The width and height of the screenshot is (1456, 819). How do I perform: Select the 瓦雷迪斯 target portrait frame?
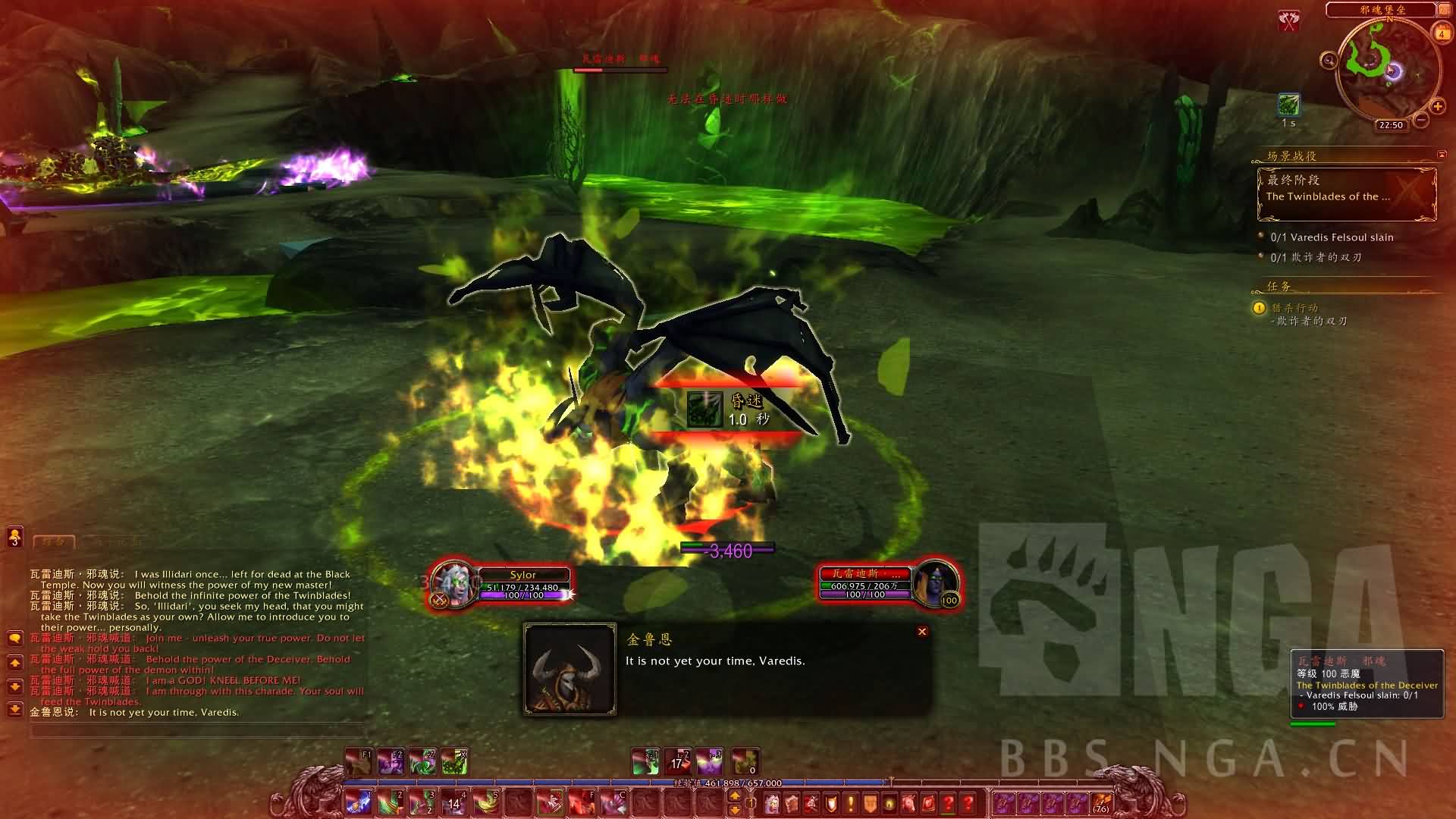coord(936,584)
